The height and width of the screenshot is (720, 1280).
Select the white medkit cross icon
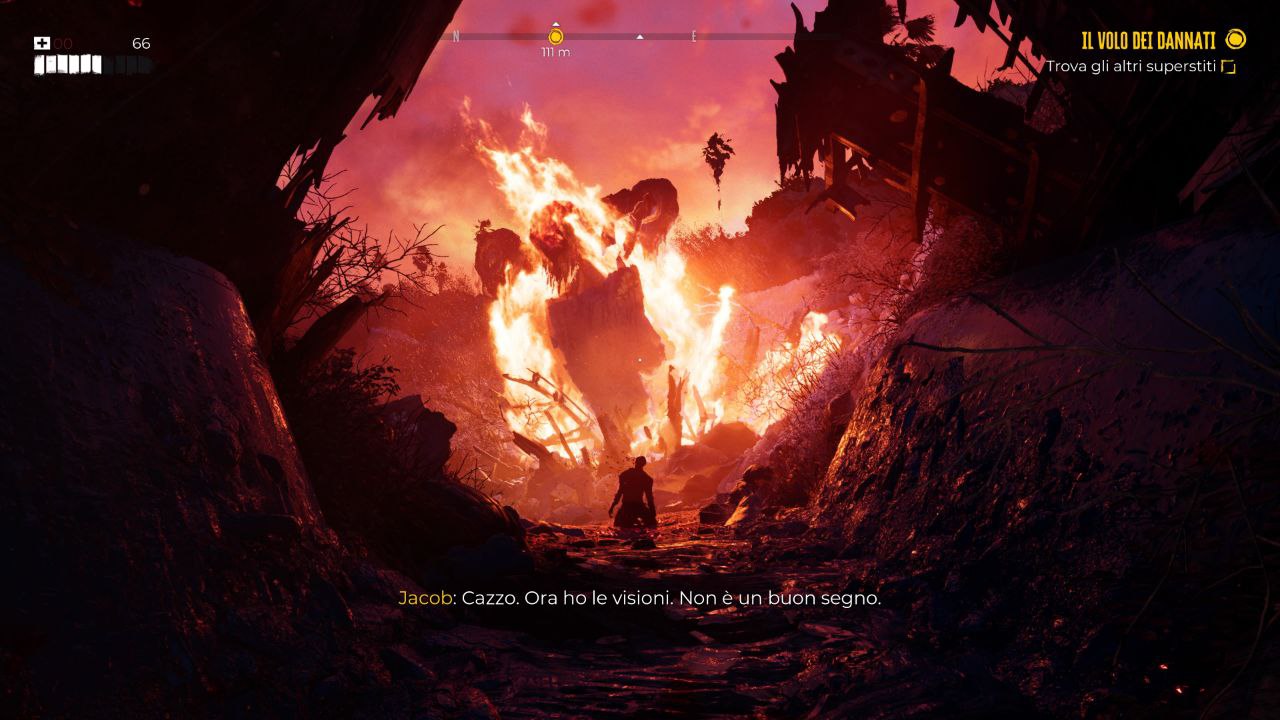pos(42,43)
